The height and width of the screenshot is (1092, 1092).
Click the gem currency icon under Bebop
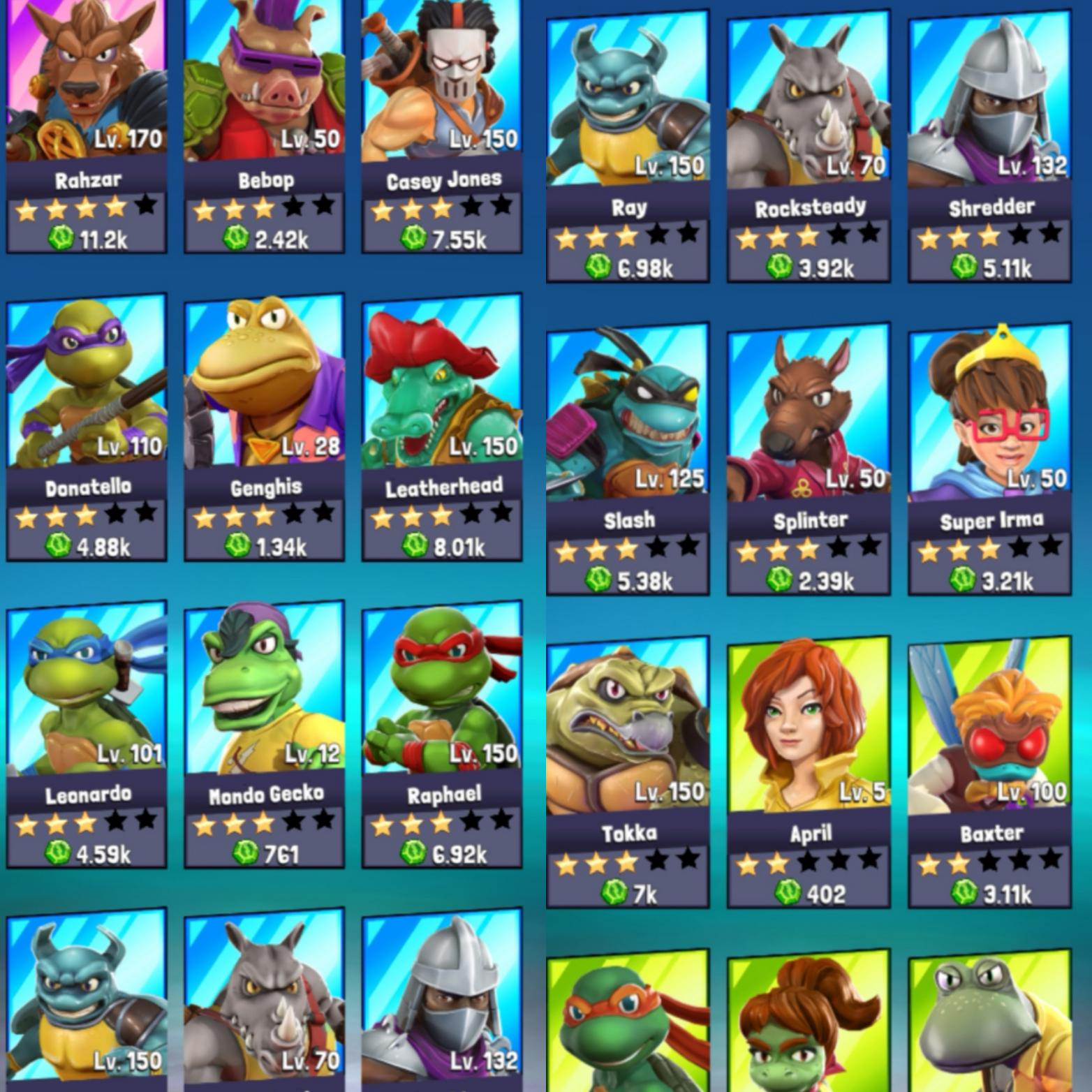(236, 237)
